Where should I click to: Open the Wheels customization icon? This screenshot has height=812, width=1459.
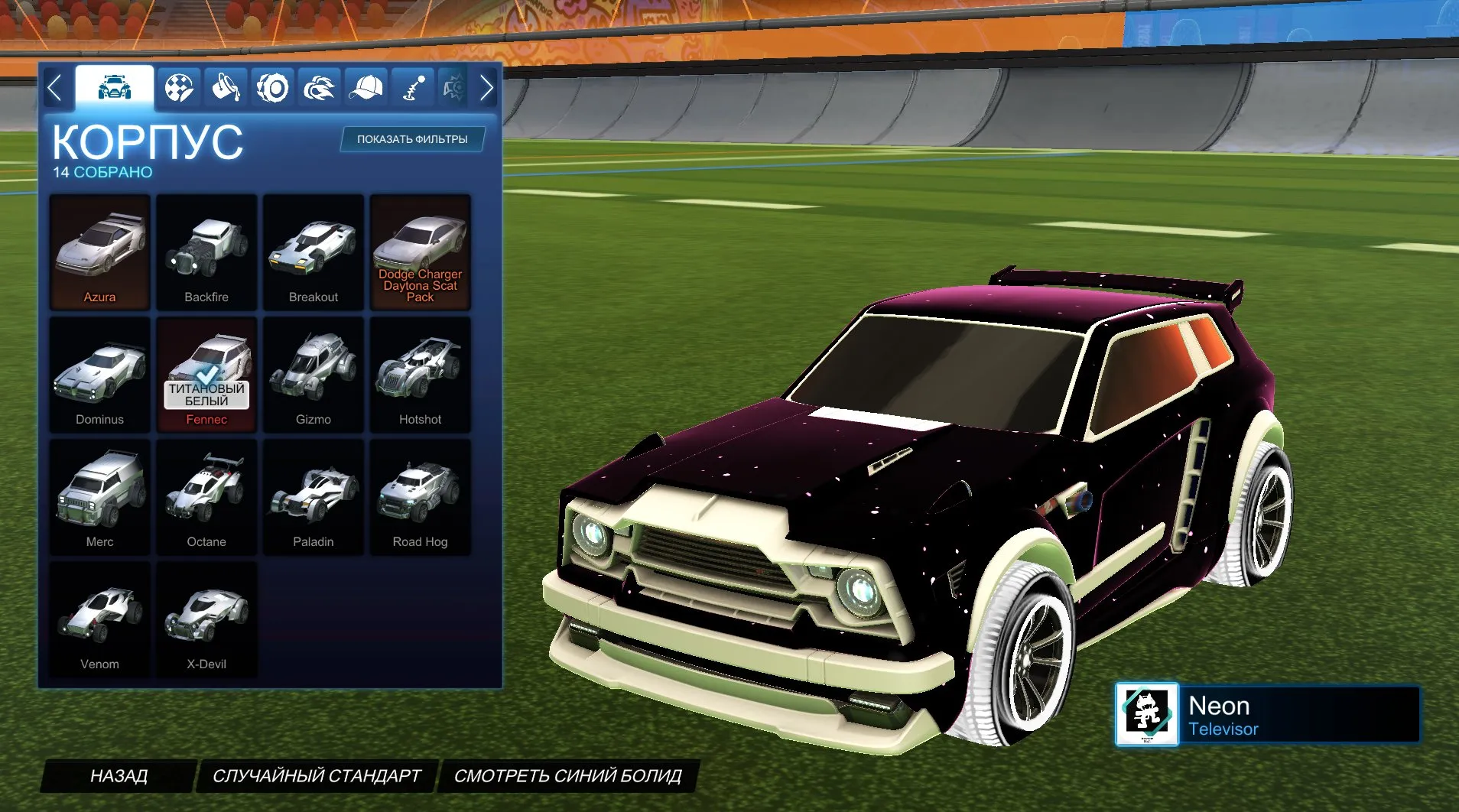coord(273,87)
